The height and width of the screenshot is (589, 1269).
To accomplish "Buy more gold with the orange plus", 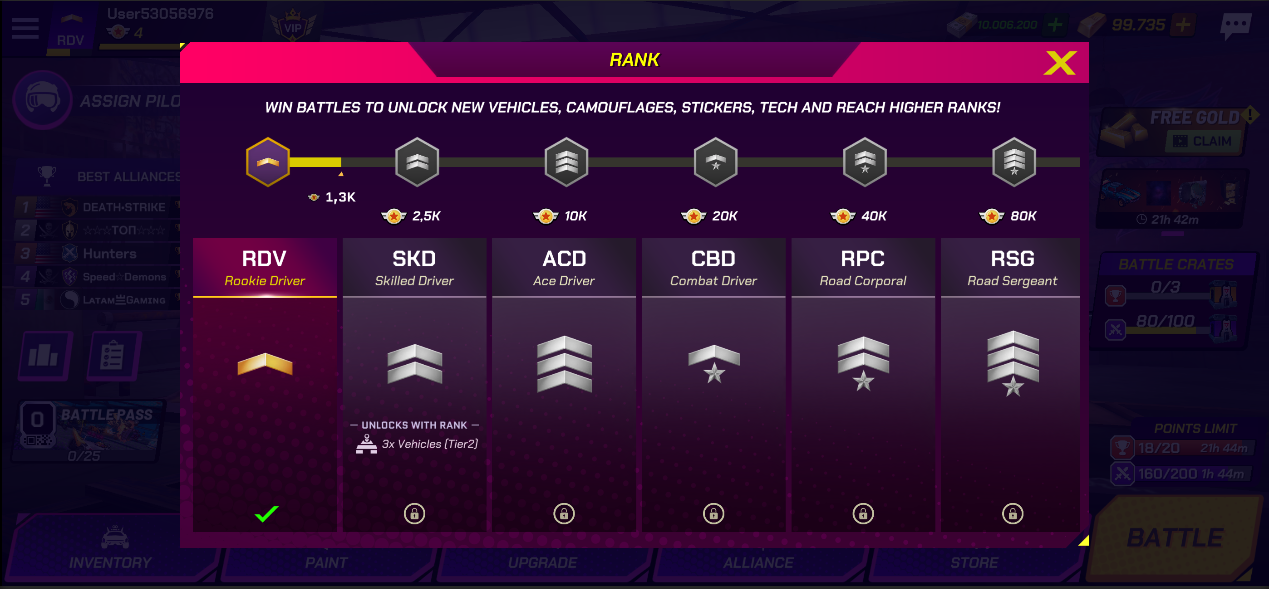I will coord(1183,25).
